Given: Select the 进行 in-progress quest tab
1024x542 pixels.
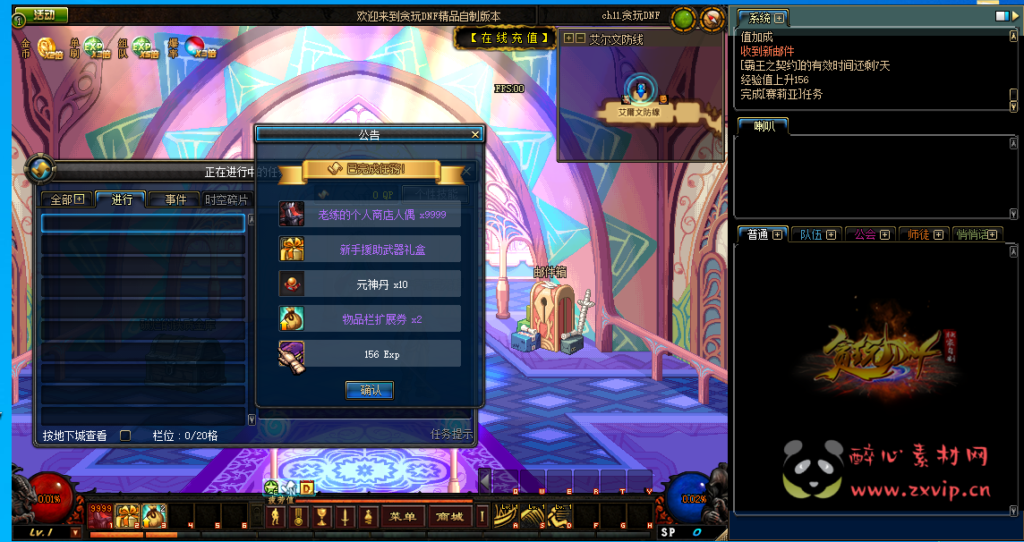Looking at the screenshot, I should tap(122, 199).
